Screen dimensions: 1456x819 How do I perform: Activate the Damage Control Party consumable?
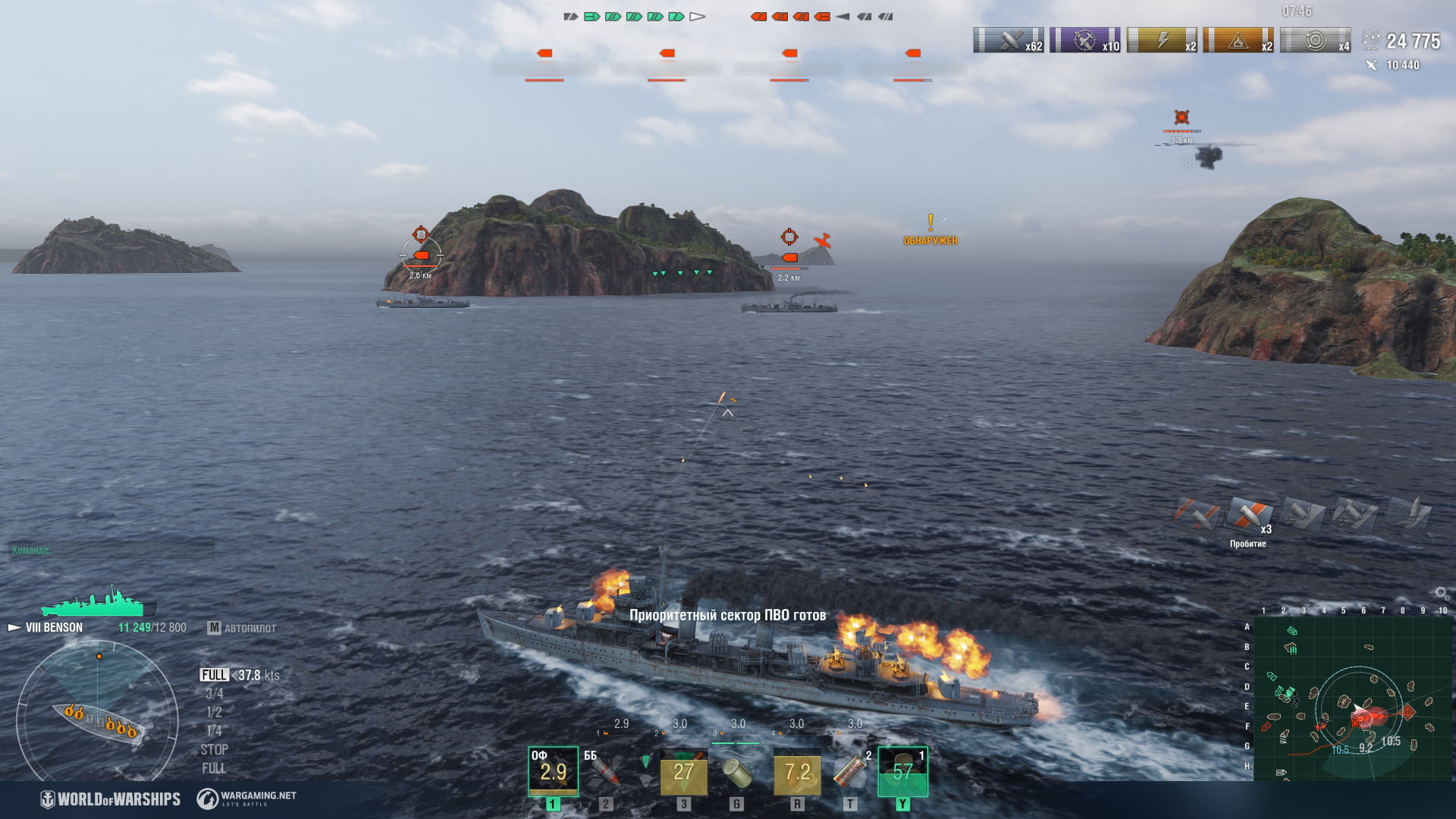click(x=796, y=771)
